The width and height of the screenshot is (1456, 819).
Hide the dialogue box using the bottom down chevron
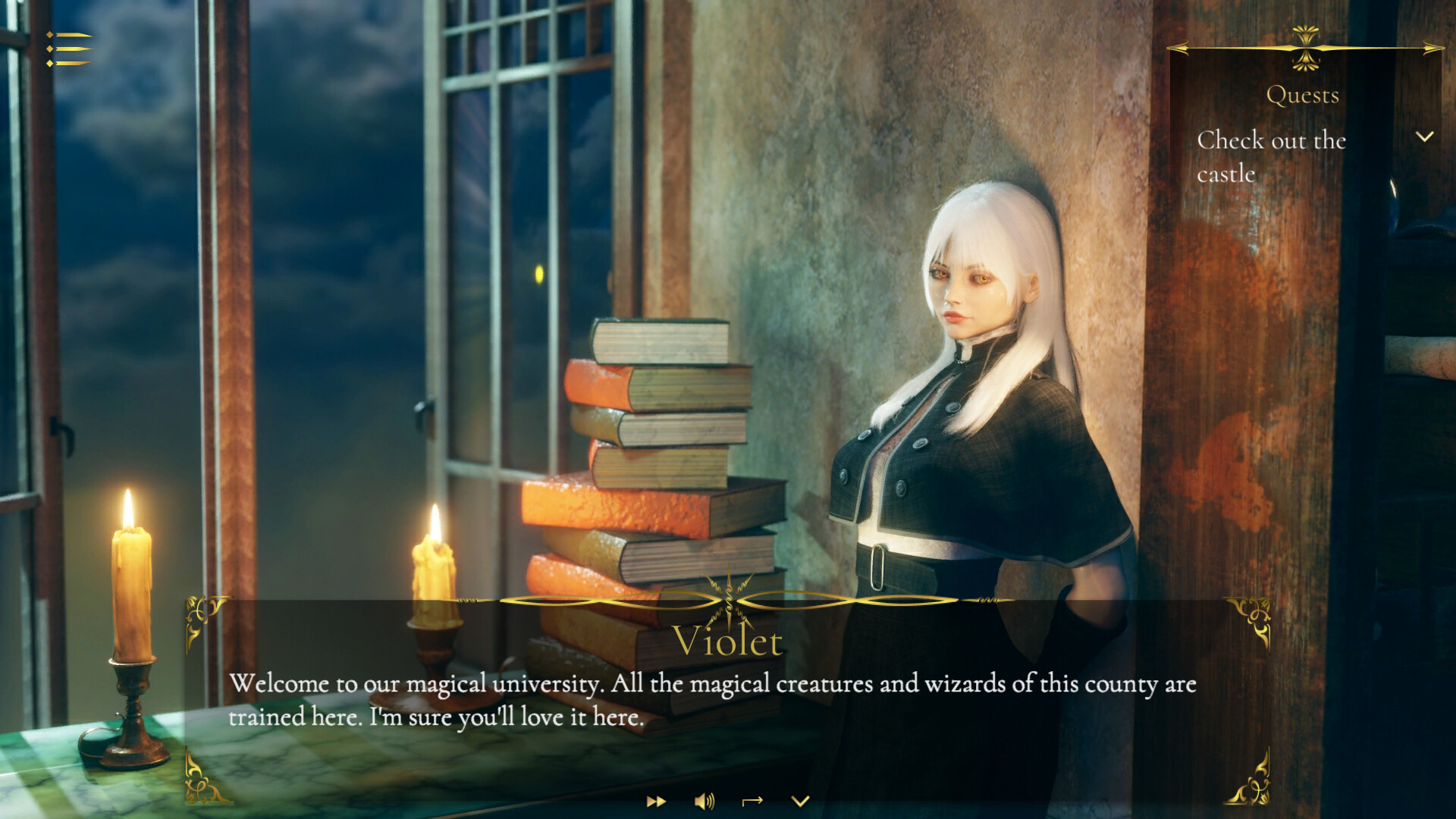(x=801, y=801)
